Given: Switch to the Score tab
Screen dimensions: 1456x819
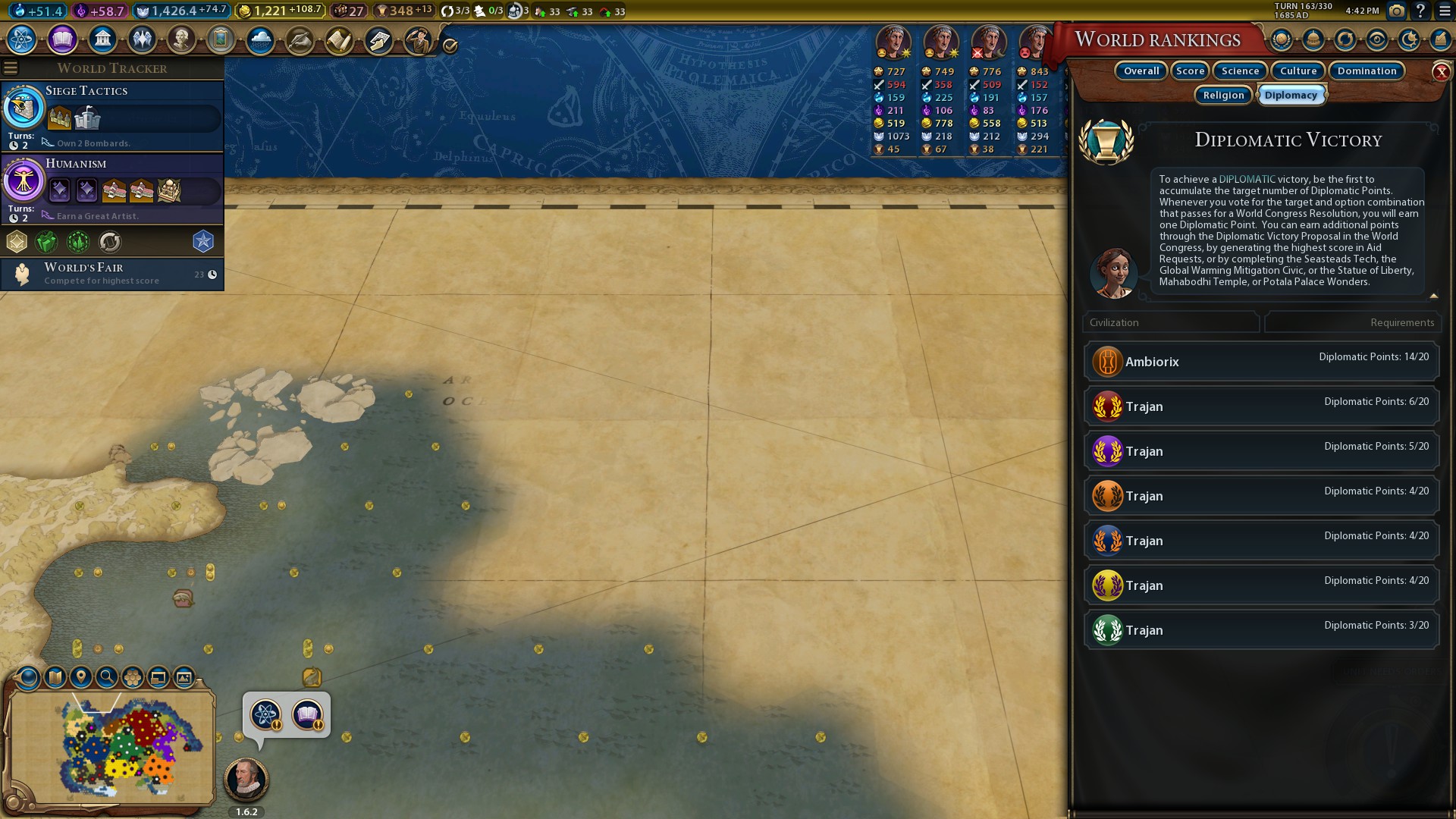Looking at the screenshot, I should [1190, 71].
